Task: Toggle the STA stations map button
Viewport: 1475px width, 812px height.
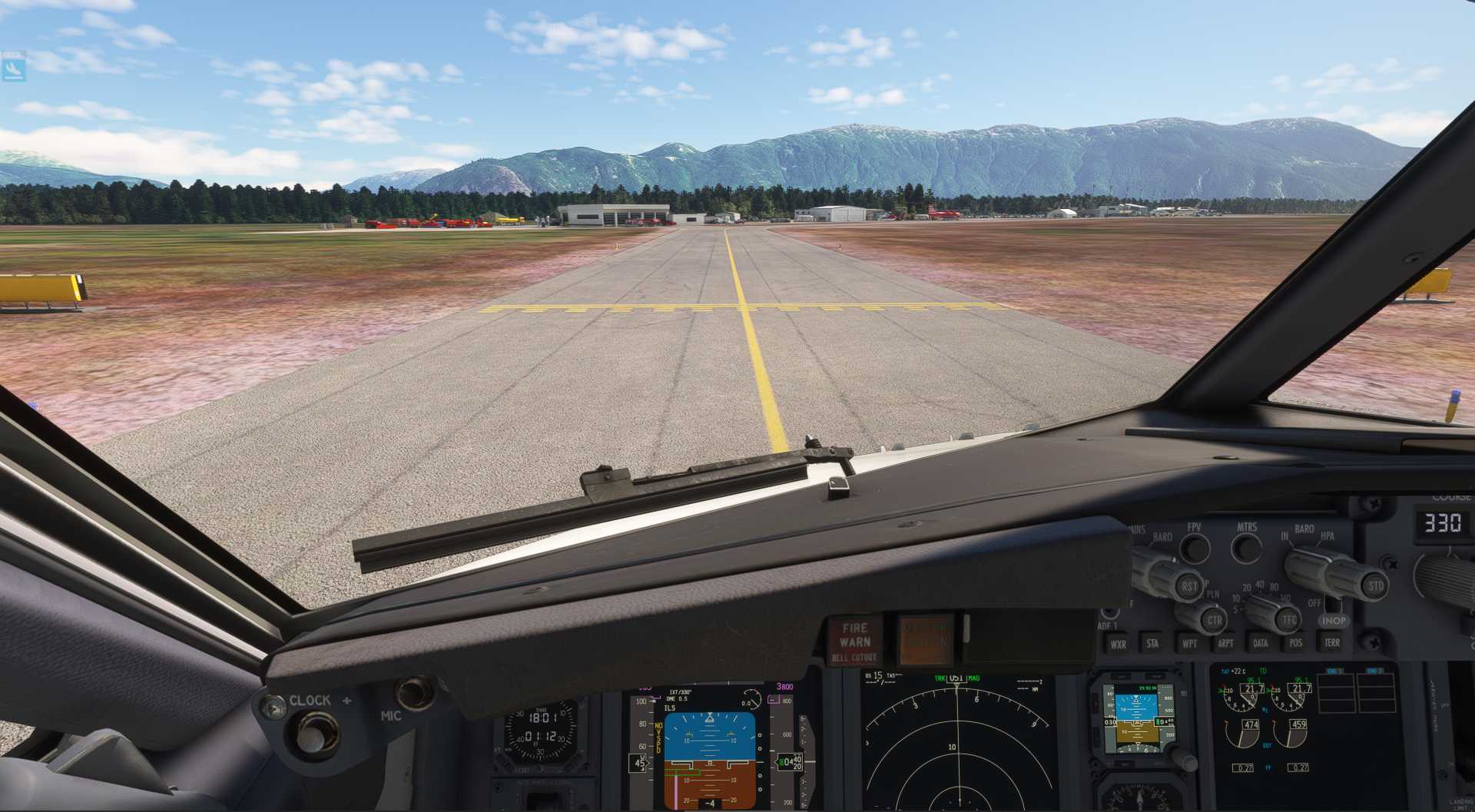Action: click(x=1152, y=643)
